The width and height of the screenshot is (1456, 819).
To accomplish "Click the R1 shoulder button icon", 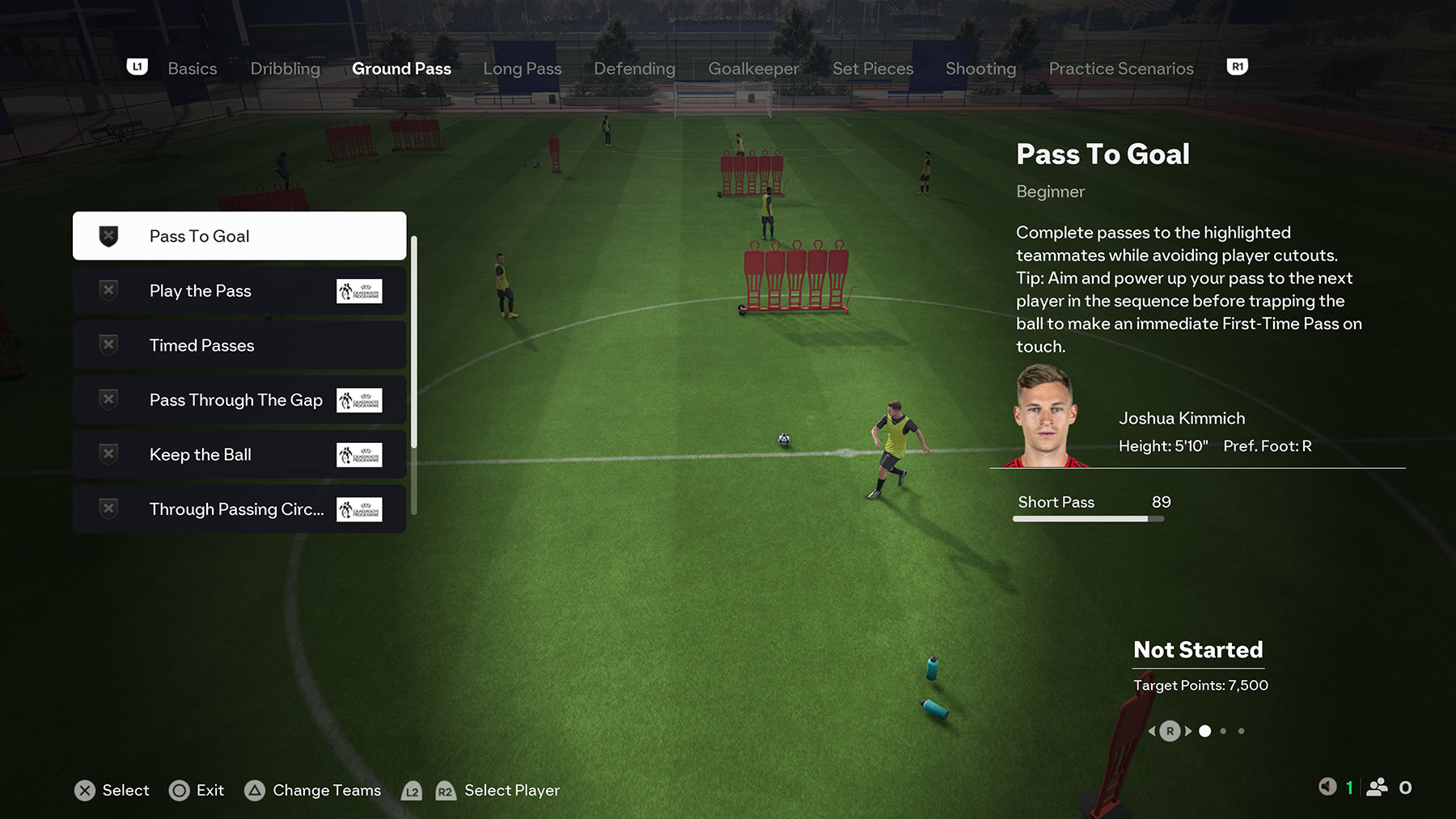I will click(1238, 66).
